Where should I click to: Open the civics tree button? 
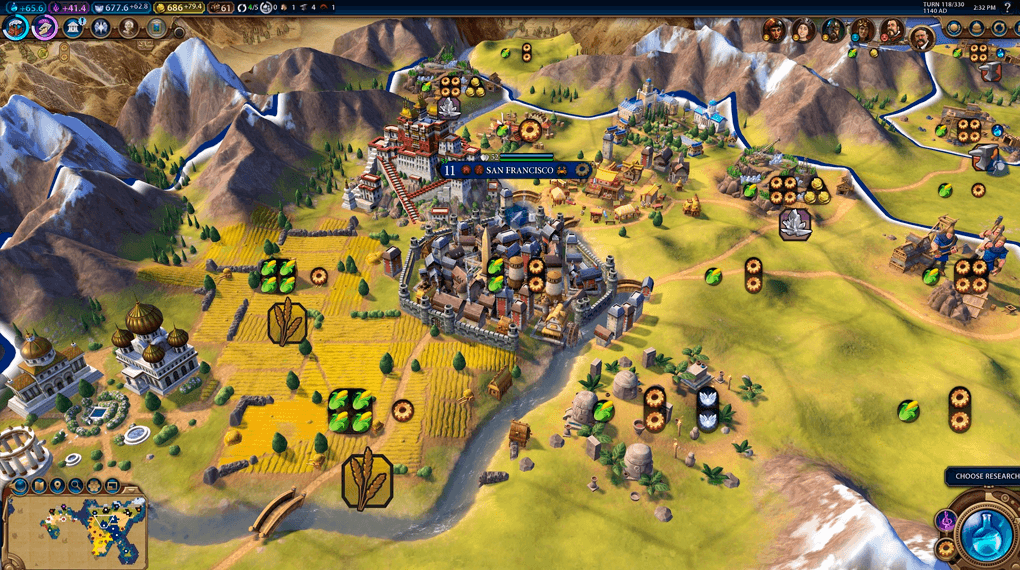44,27
